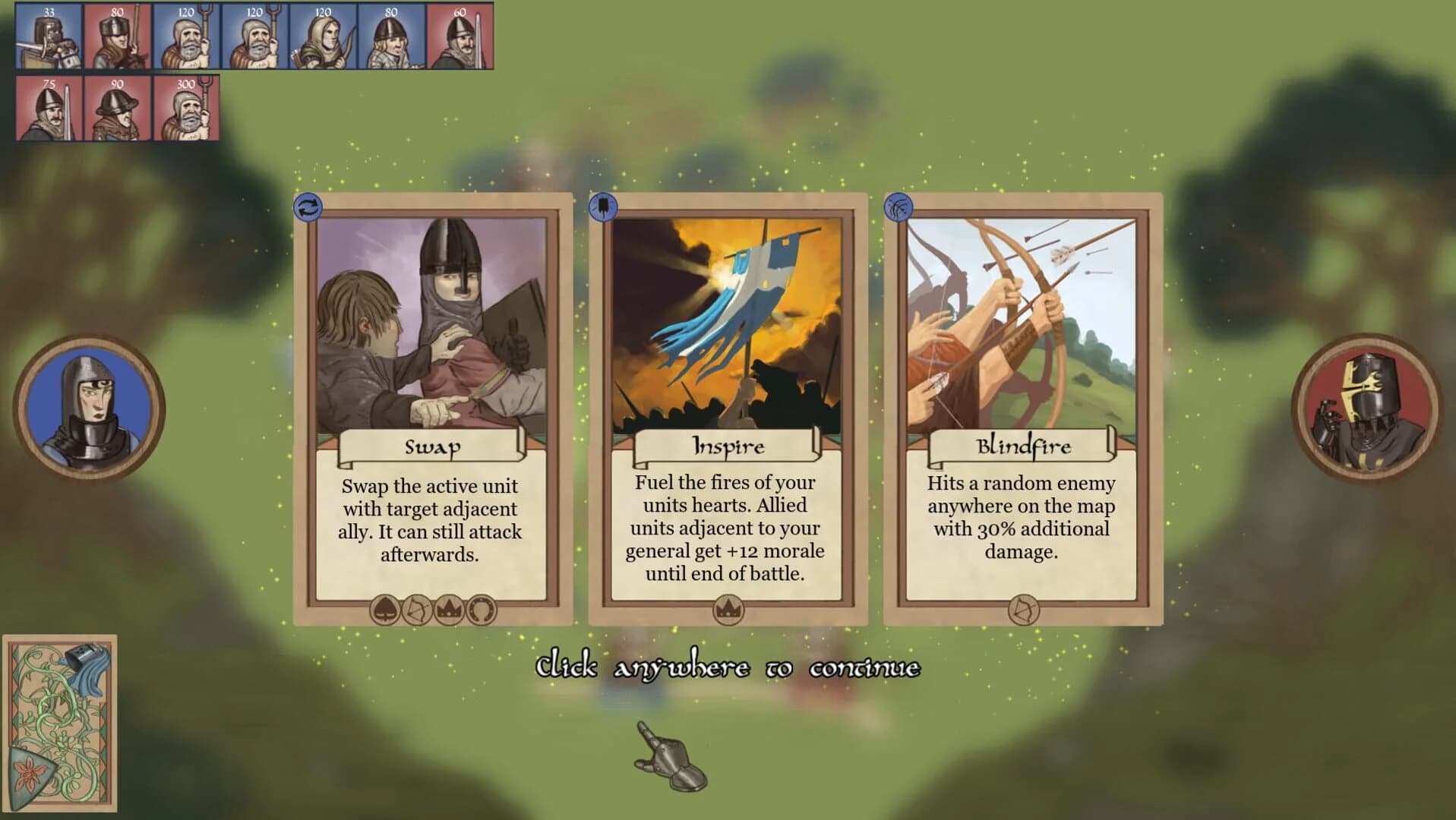Click the crown general icon under Inspire
The height and width of the screenshot is (820, 1456).
(x=728, y=610)
